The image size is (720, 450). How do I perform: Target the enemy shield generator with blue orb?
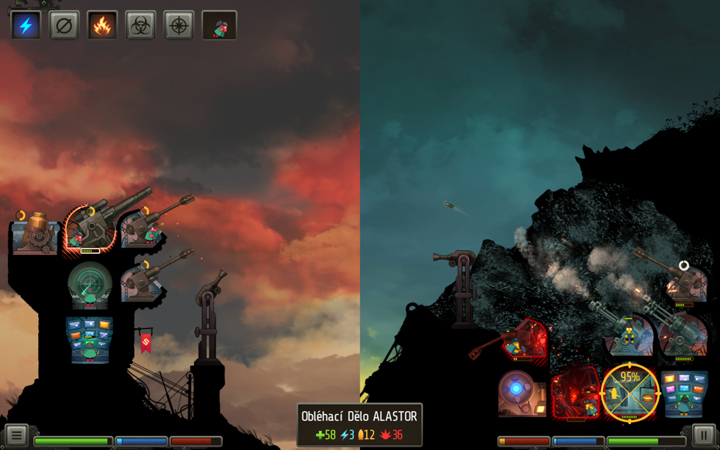coord(522,392)
